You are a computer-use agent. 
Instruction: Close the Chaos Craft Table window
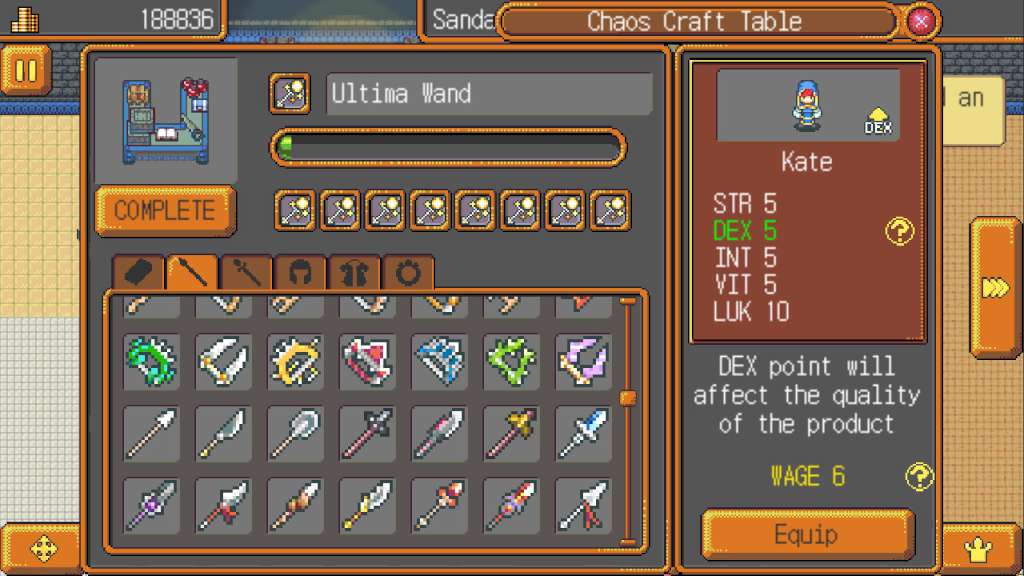(x=921, y=21)
